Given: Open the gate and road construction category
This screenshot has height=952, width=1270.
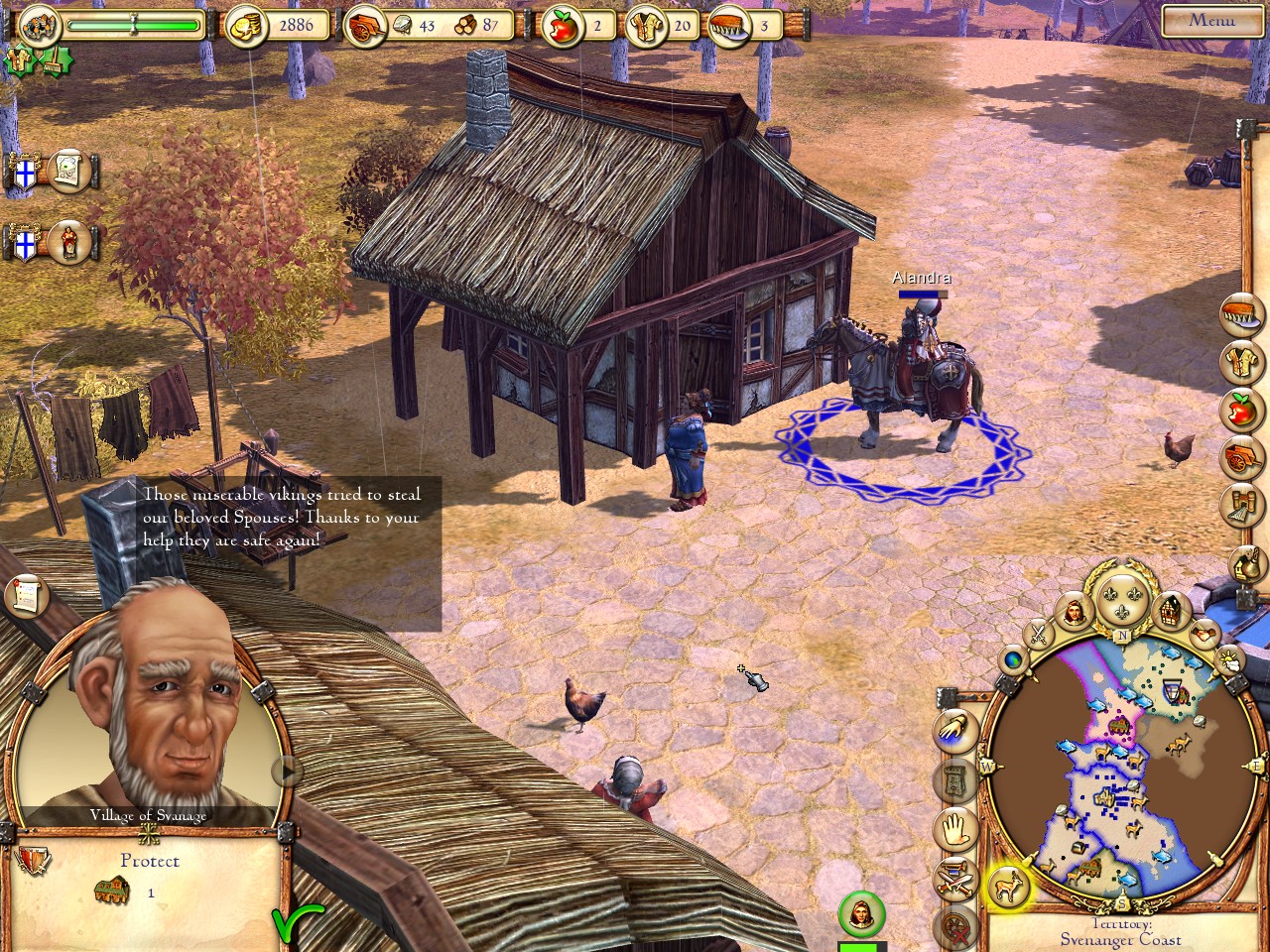Looking at the screenshot, I should click(x=1242, y=506).
